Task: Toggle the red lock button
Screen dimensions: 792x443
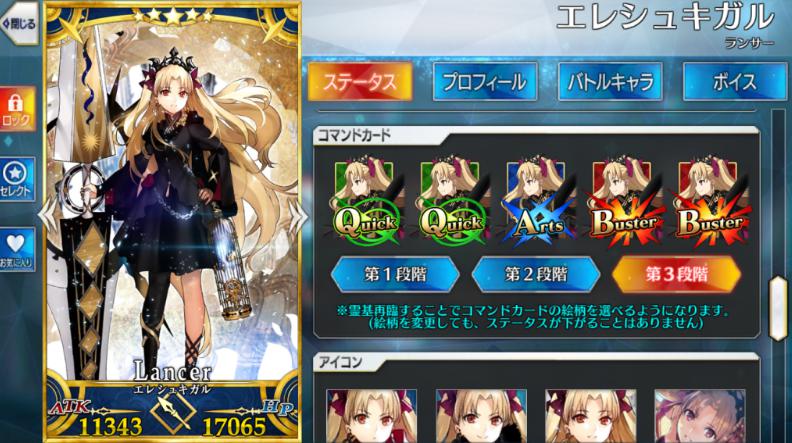Action: coord(17,108)
